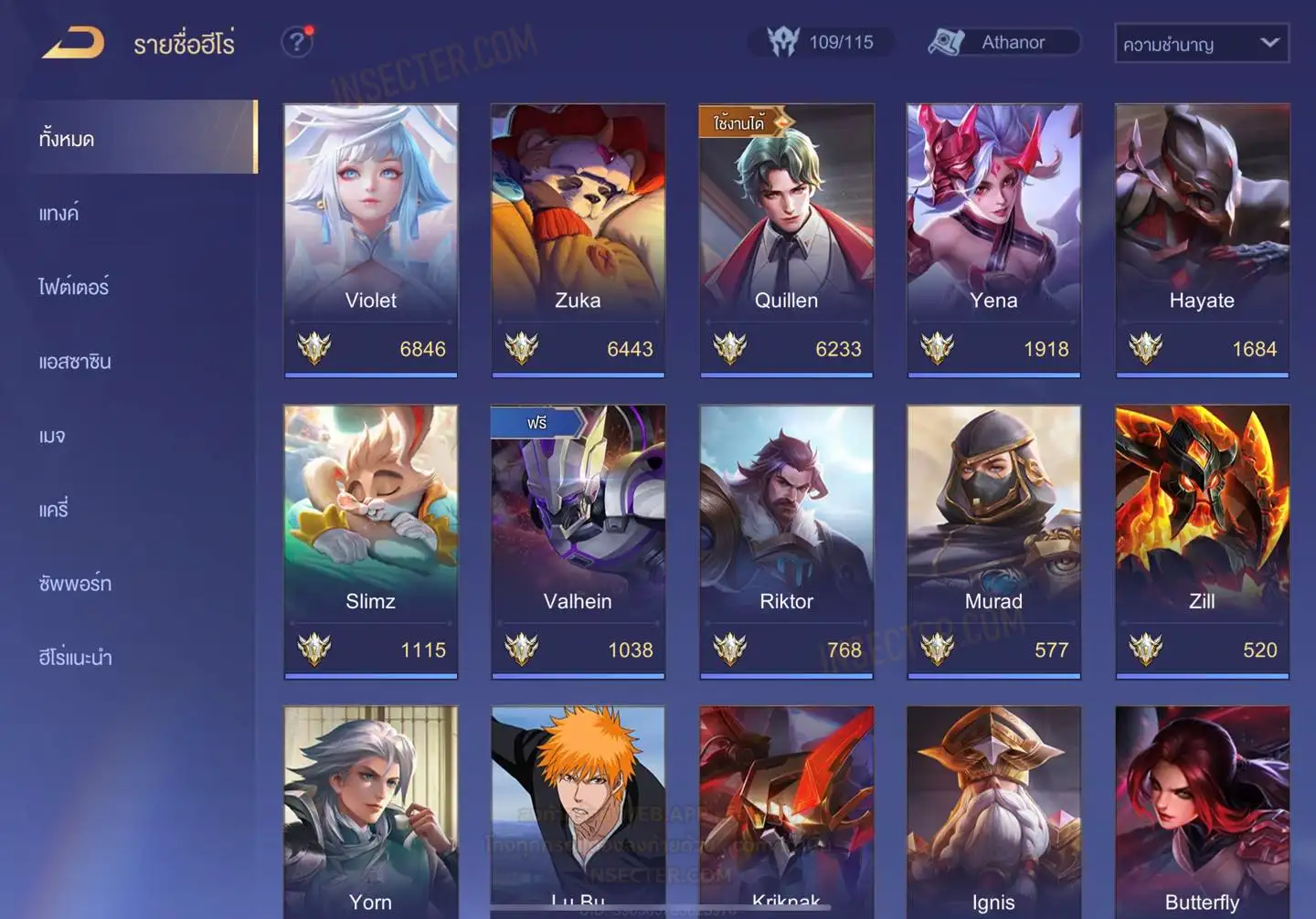Click the hero count 109/115 indicator
This screenshot has height=919, width=1316.
[822, 42]
